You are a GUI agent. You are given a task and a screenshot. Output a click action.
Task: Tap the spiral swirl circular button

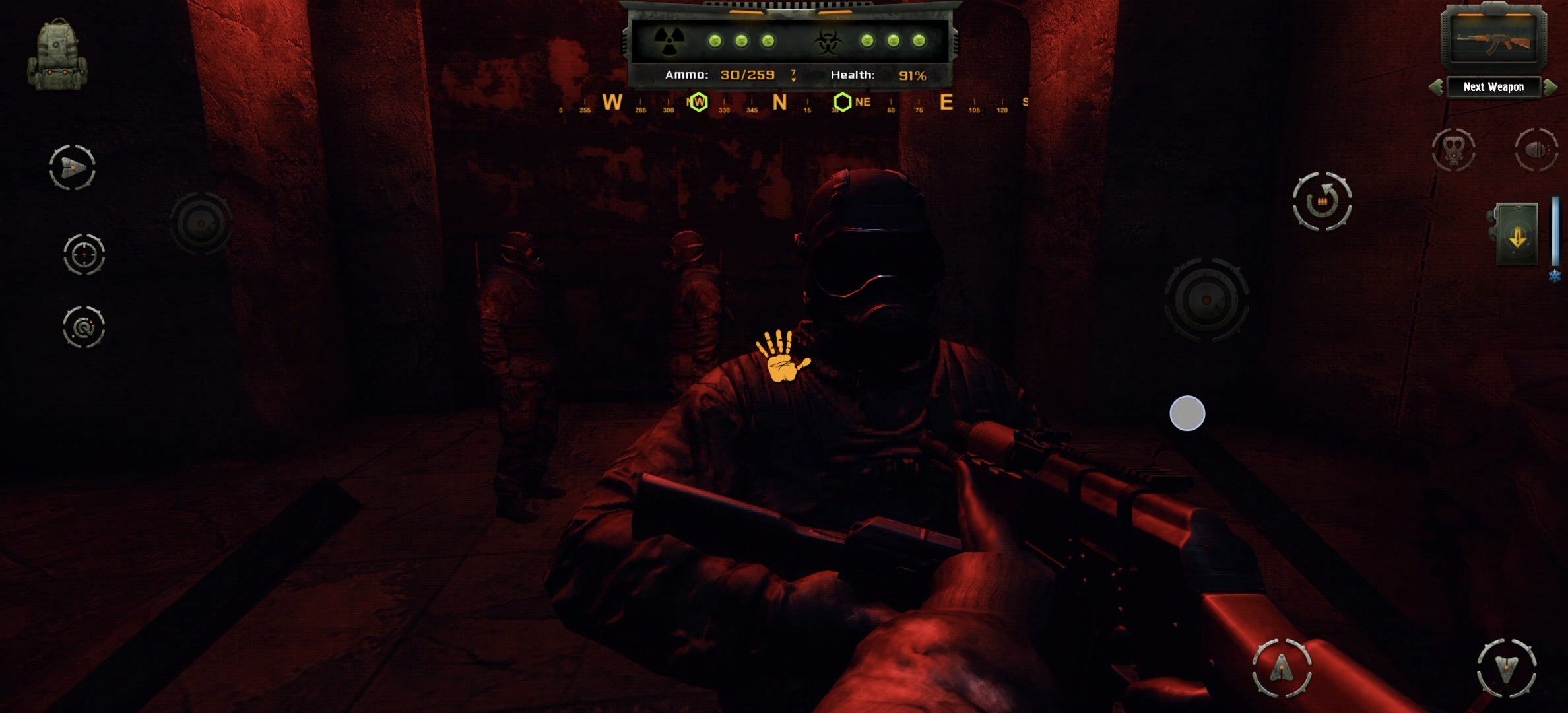click(x=84, y=326)
